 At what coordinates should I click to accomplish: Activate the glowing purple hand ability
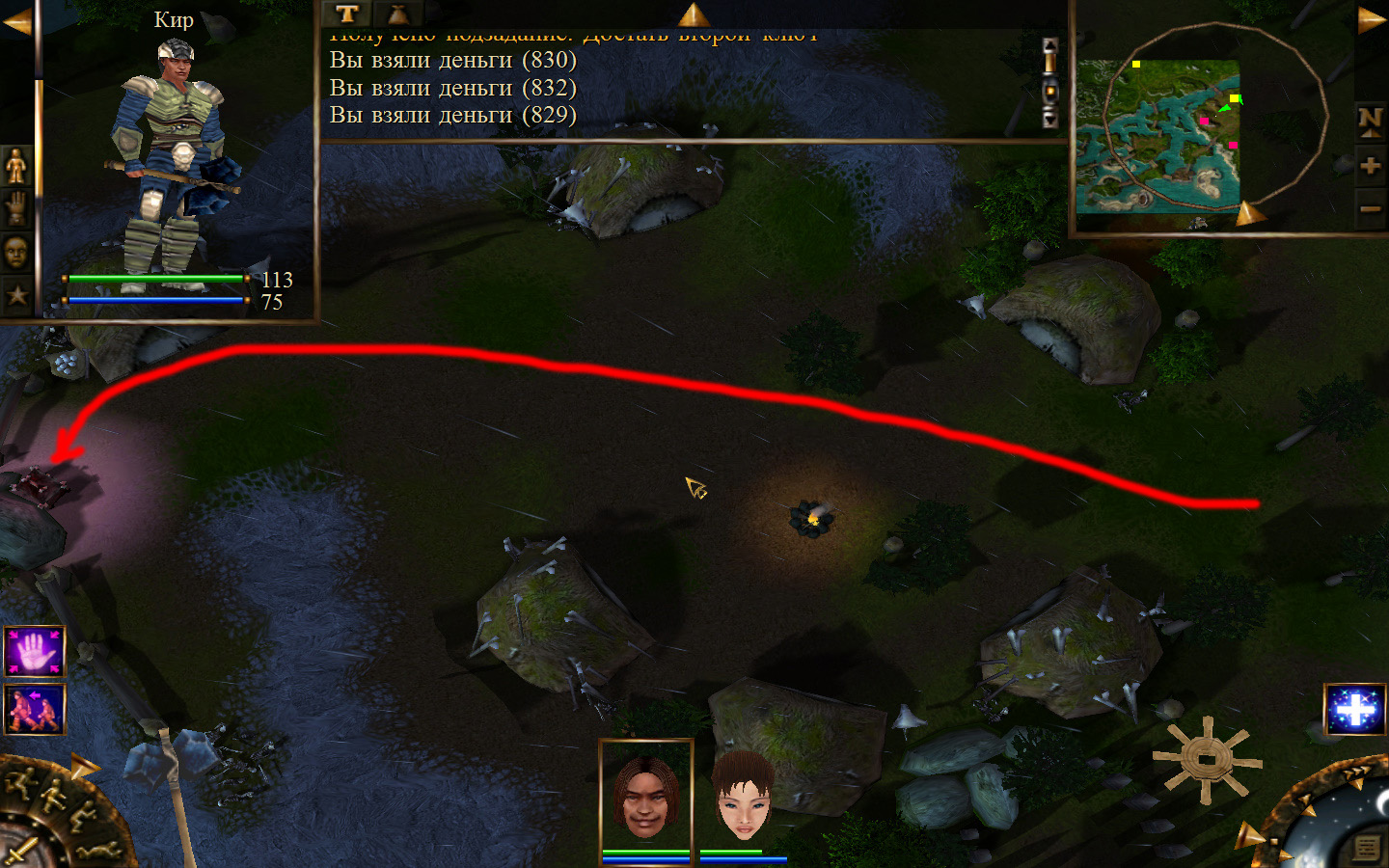(x=35, y=652)
